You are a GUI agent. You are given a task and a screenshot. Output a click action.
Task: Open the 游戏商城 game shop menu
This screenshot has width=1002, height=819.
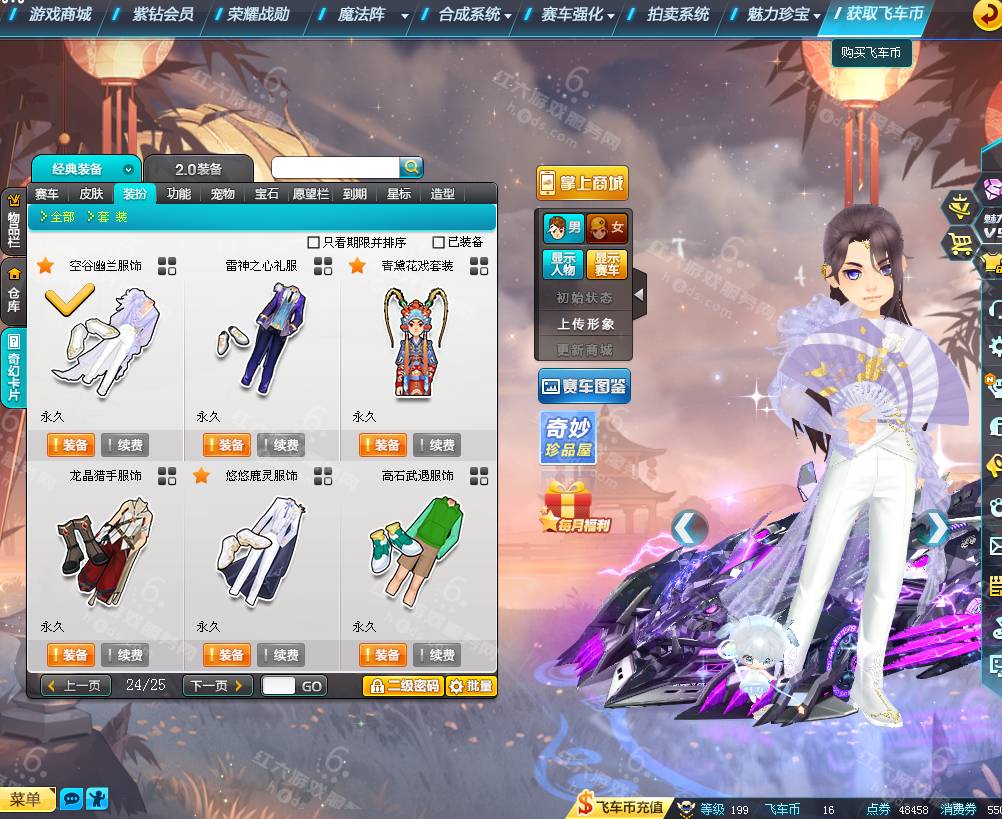tap(59, 14)
